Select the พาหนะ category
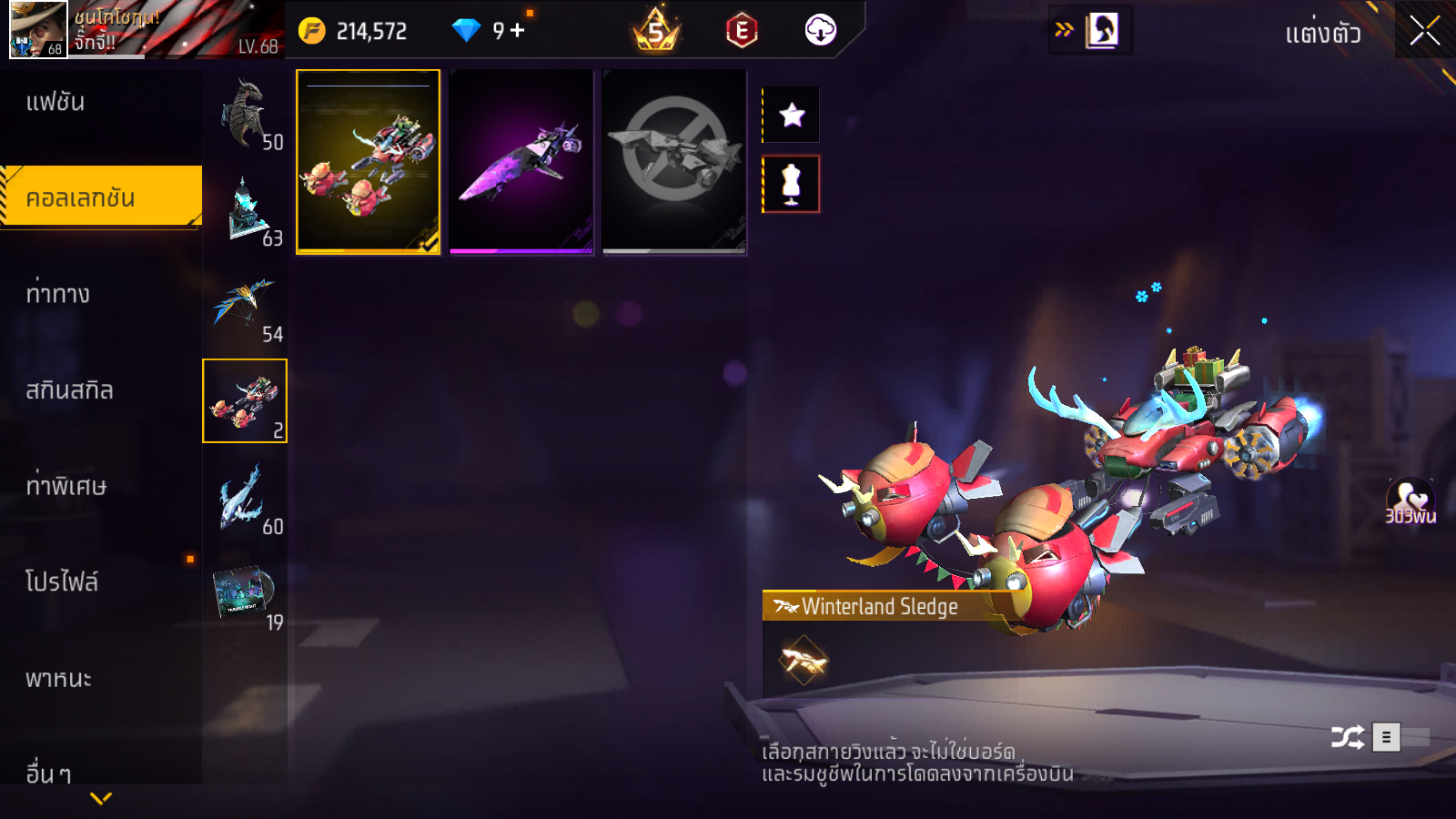Image resolution: width=1456 pixels, height=819 pixels. pyautogui.click(x=58, y=679)
